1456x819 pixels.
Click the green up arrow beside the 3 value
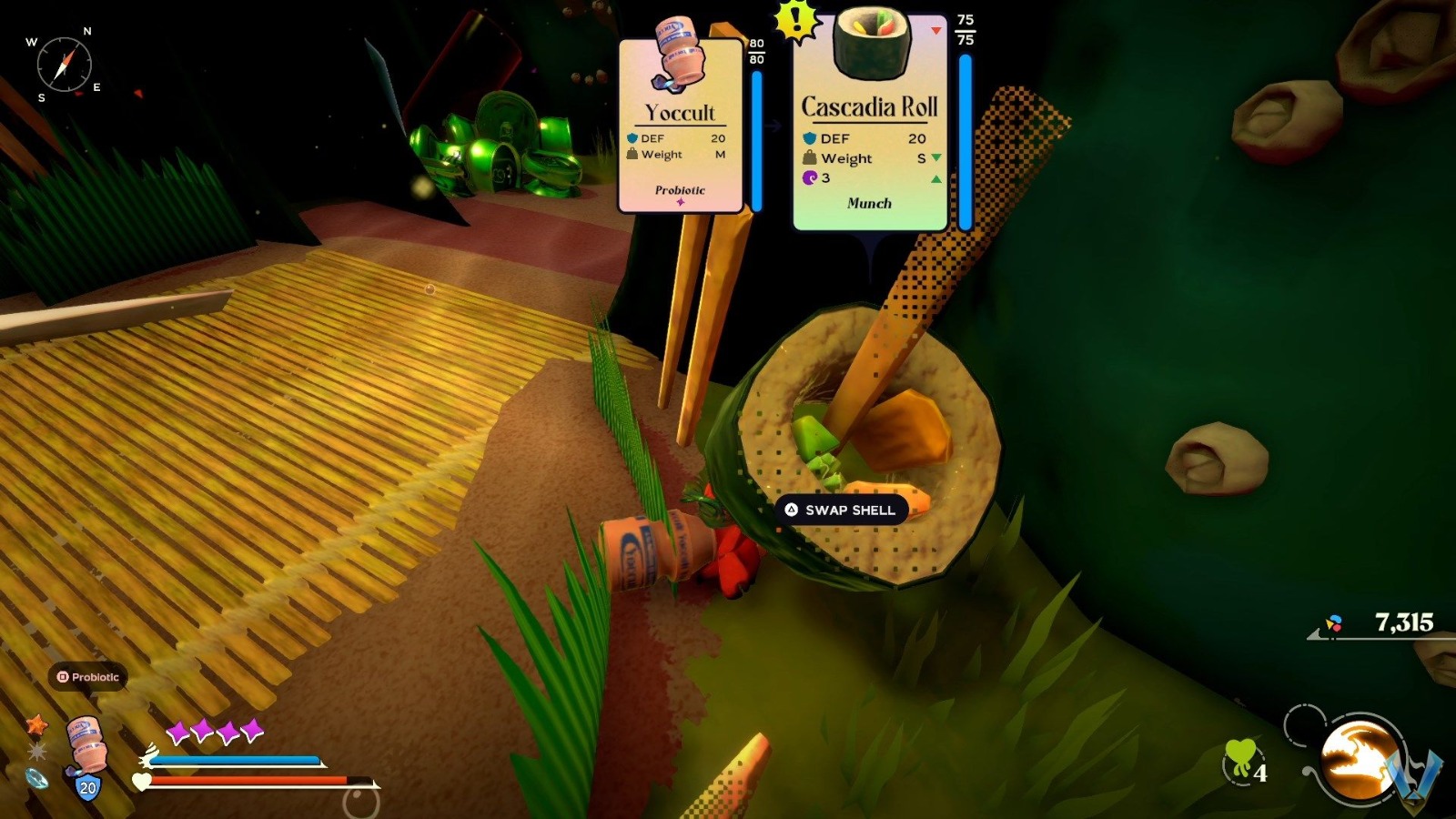pyautogui.click(x=936, y=179)
